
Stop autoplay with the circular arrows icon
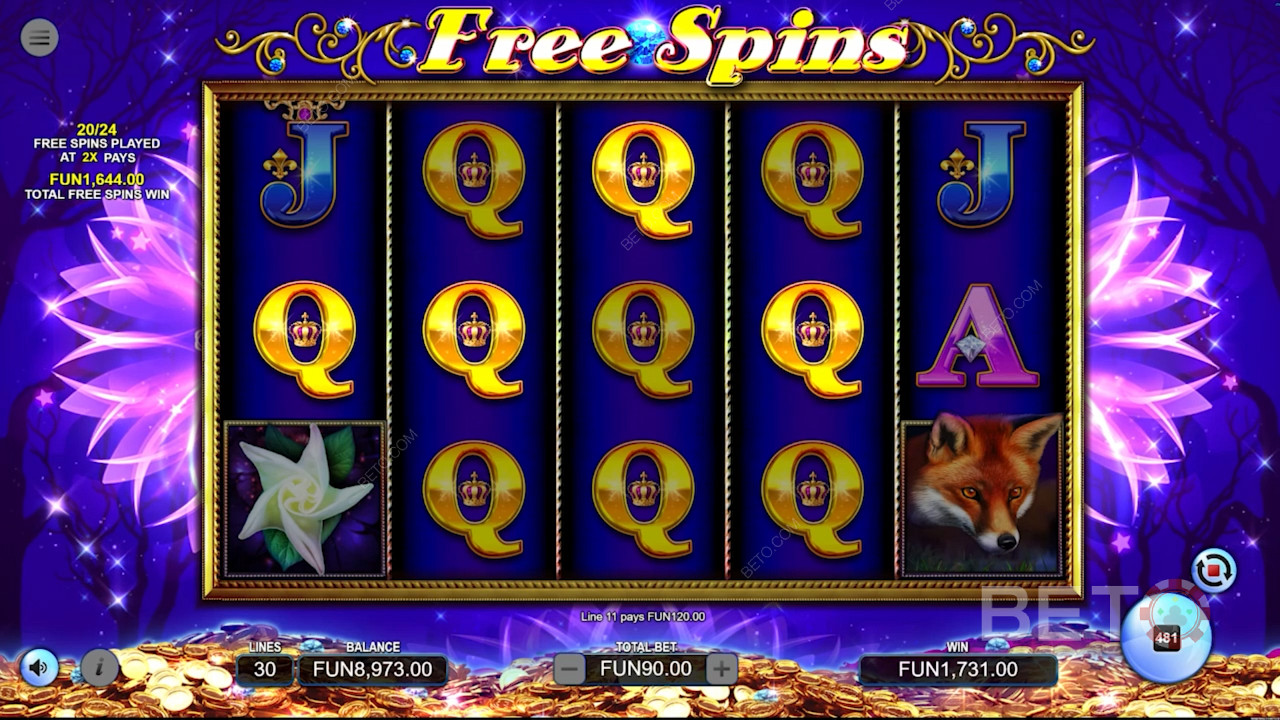pyautogui.click(x=1214, y=571)
